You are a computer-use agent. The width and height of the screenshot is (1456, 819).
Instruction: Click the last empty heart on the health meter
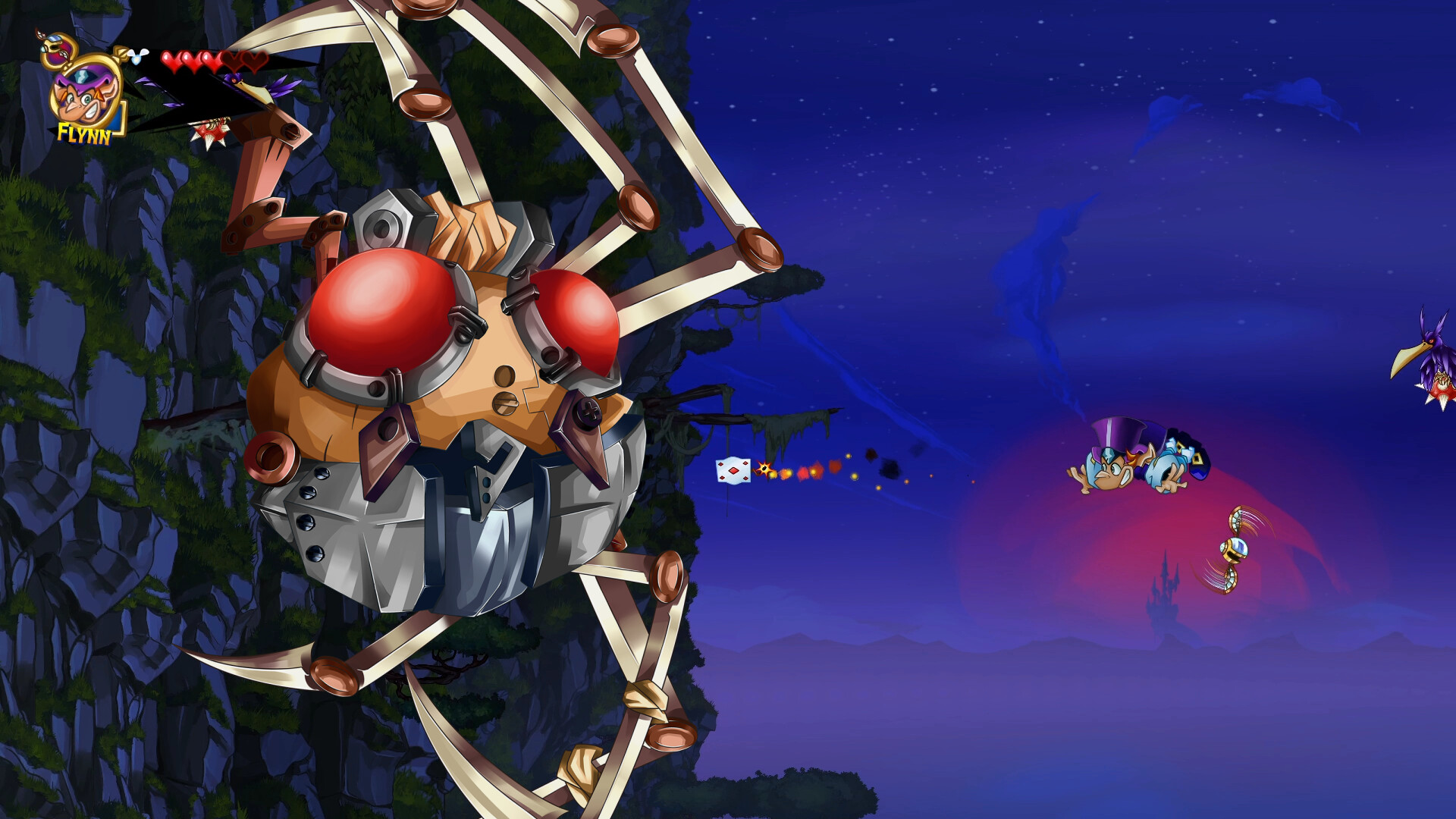251,61
